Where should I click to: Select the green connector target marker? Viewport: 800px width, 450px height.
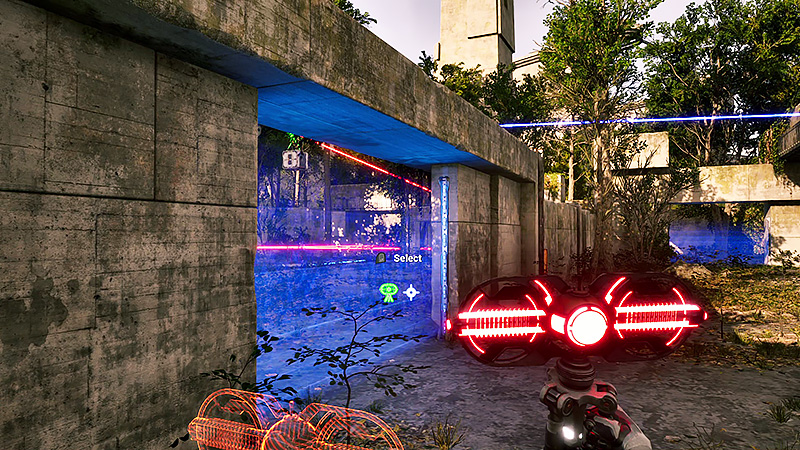(388, 292)
